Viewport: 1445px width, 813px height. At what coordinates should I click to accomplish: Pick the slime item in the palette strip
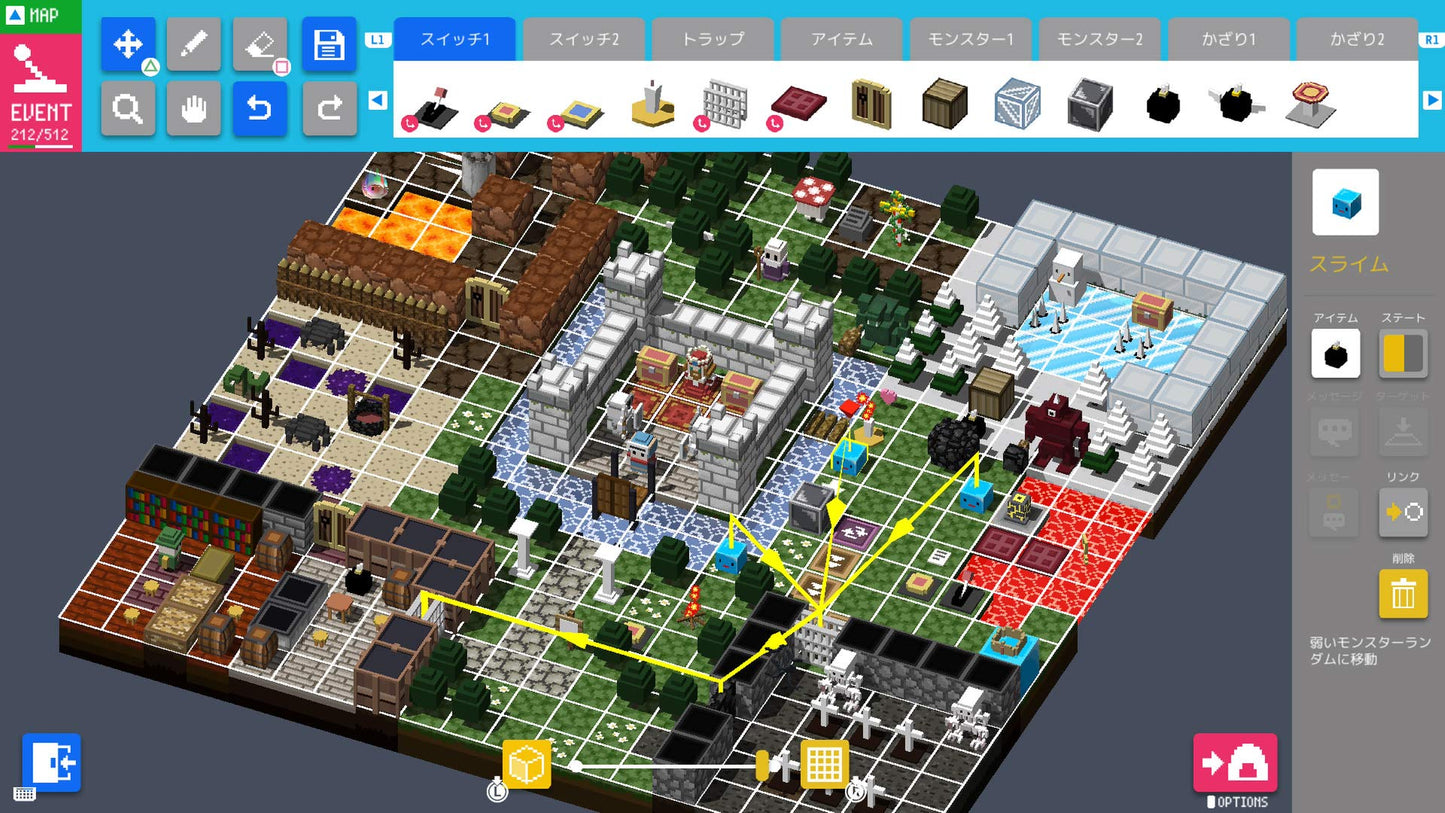[x=1016, y=104]
